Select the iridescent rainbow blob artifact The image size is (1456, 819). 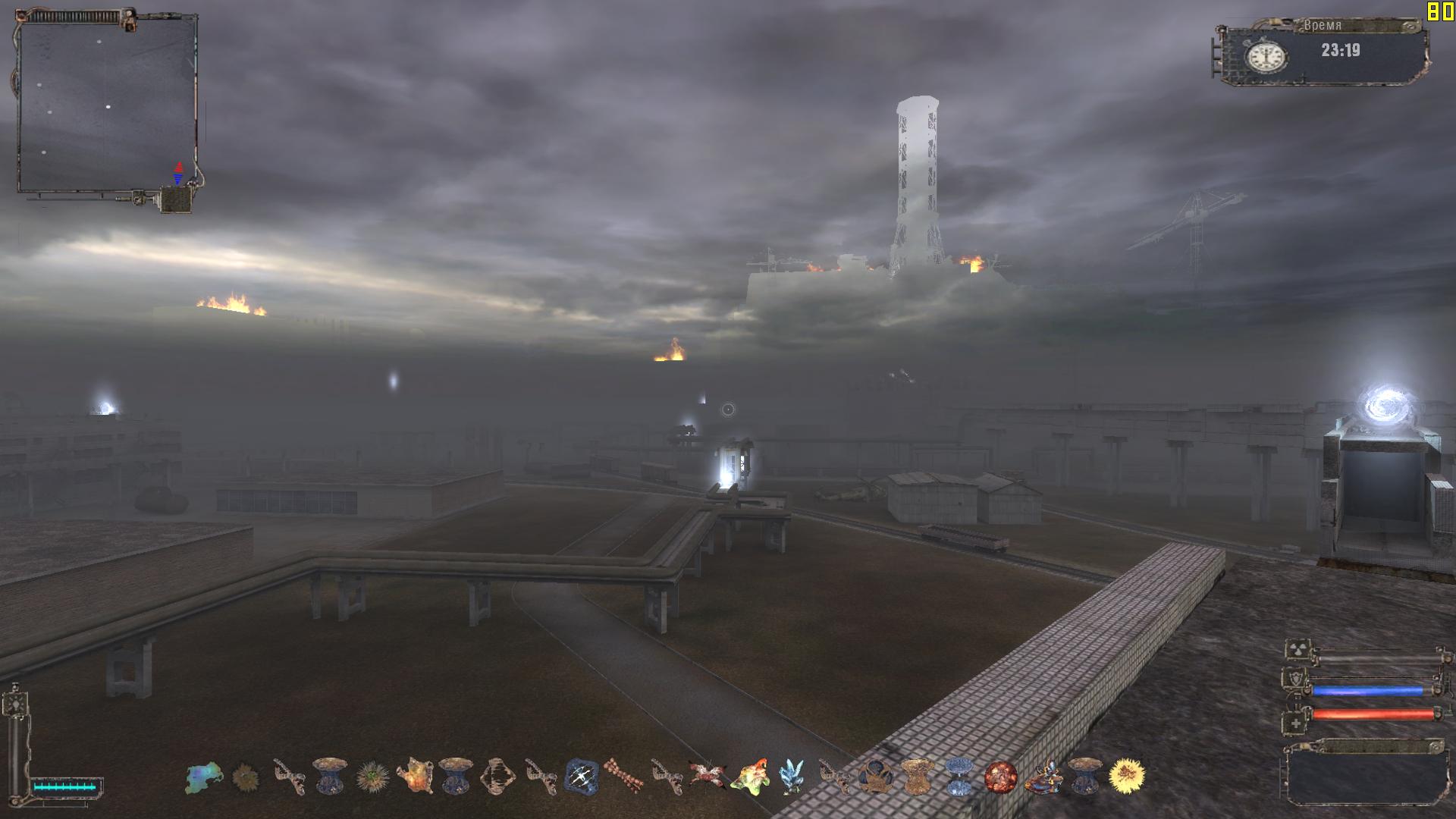[x=203, y=777]
